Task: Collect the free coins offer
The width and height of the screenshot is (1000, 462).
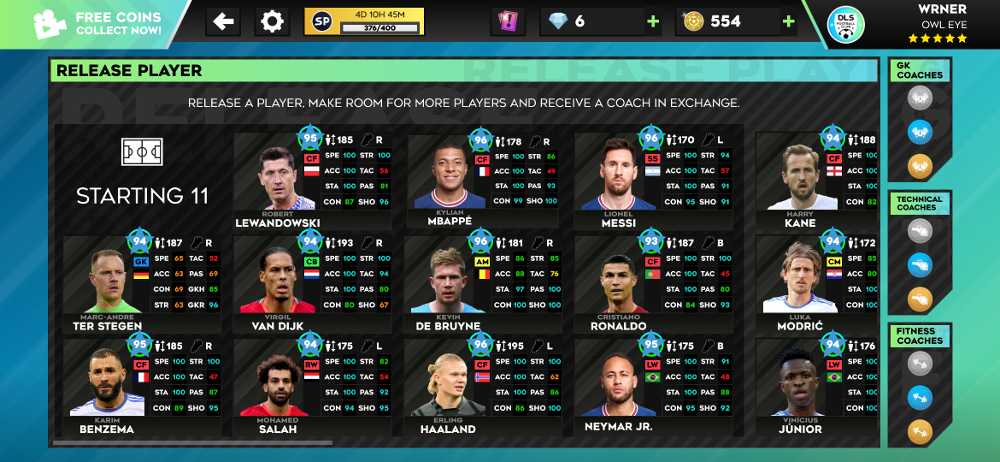Action: tap(95, 23)
